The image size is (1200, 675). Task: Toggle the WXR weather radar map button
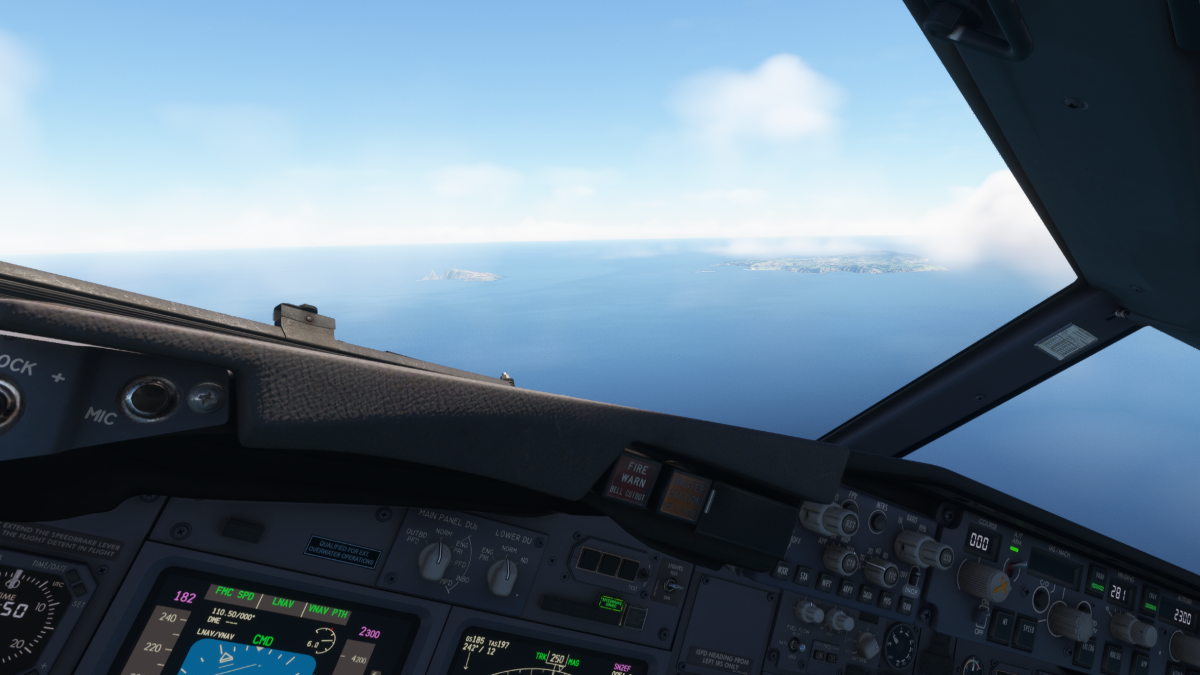783,570
